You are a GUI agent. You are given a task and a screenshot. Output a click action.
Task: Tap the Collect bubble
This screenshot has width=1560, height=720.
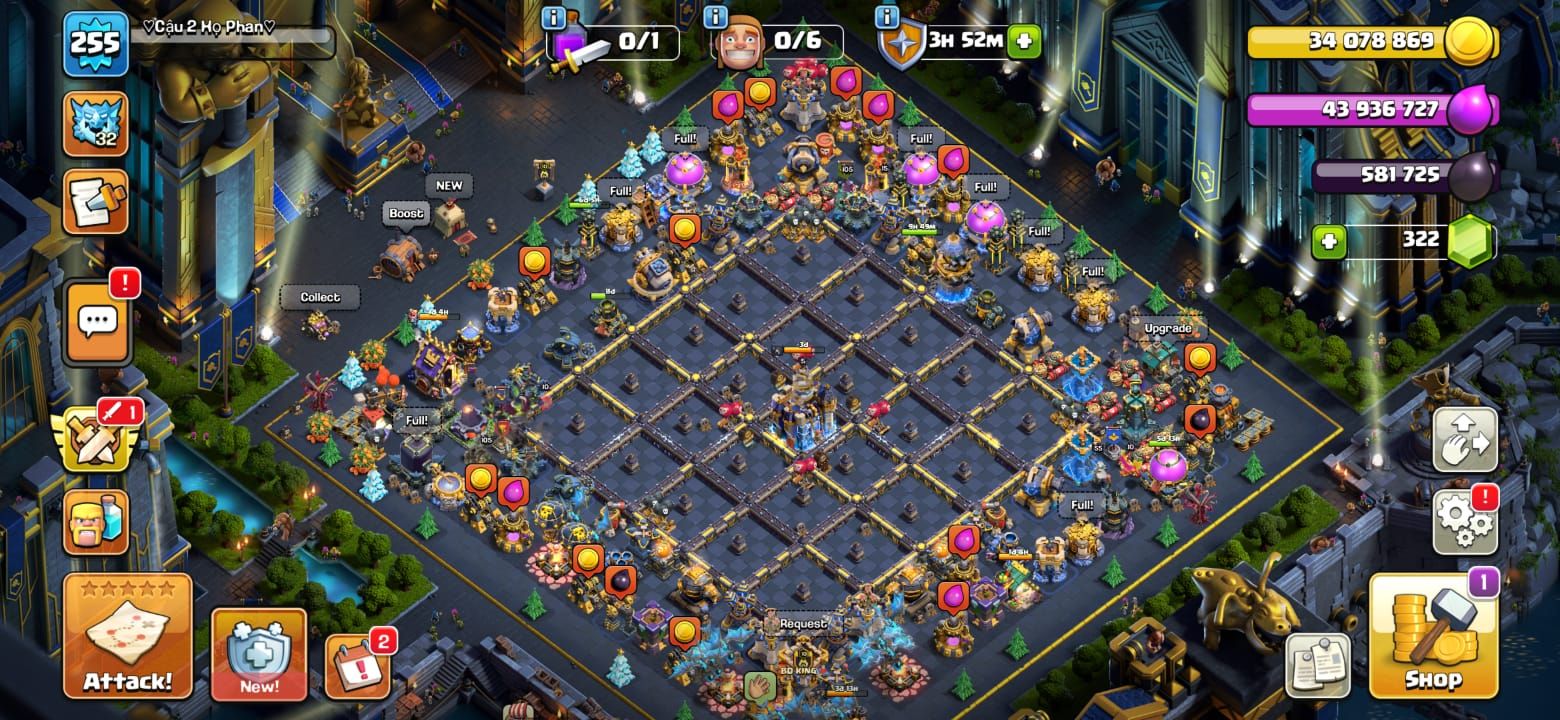(x=320, y=297)
